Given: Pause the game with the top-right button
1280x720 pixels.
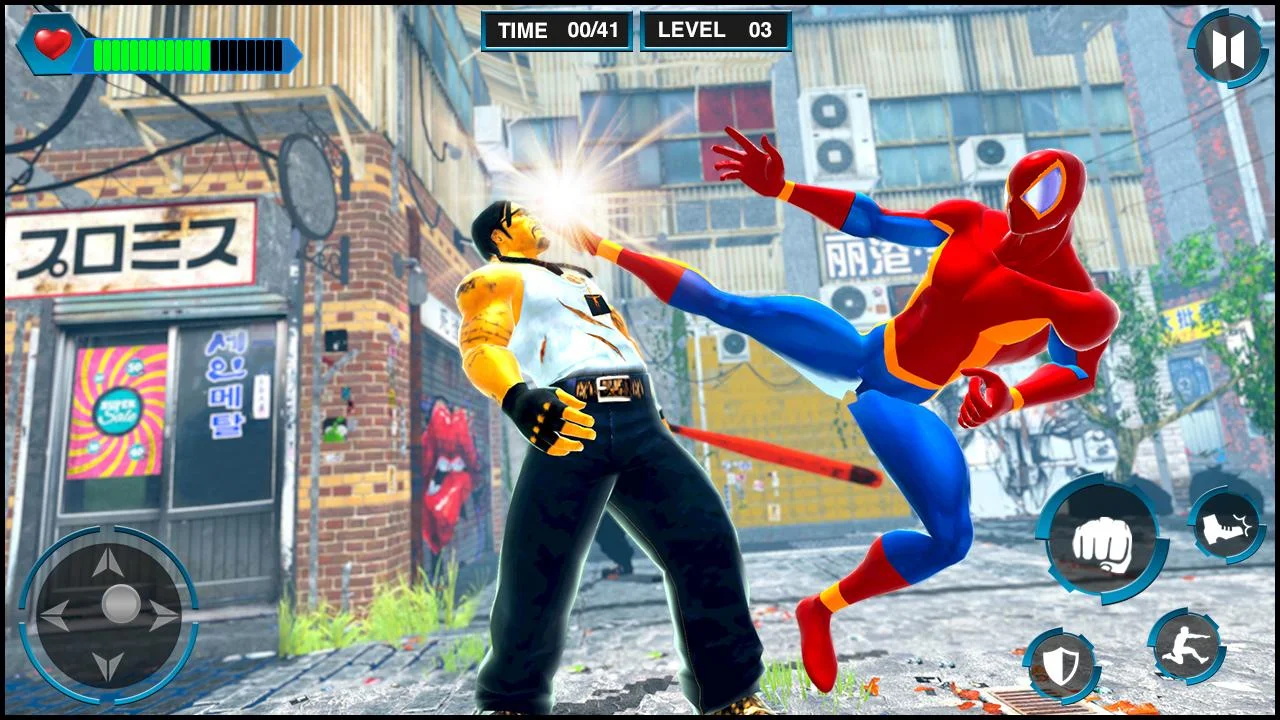Looking at the screenshot, I should 1228,49.
